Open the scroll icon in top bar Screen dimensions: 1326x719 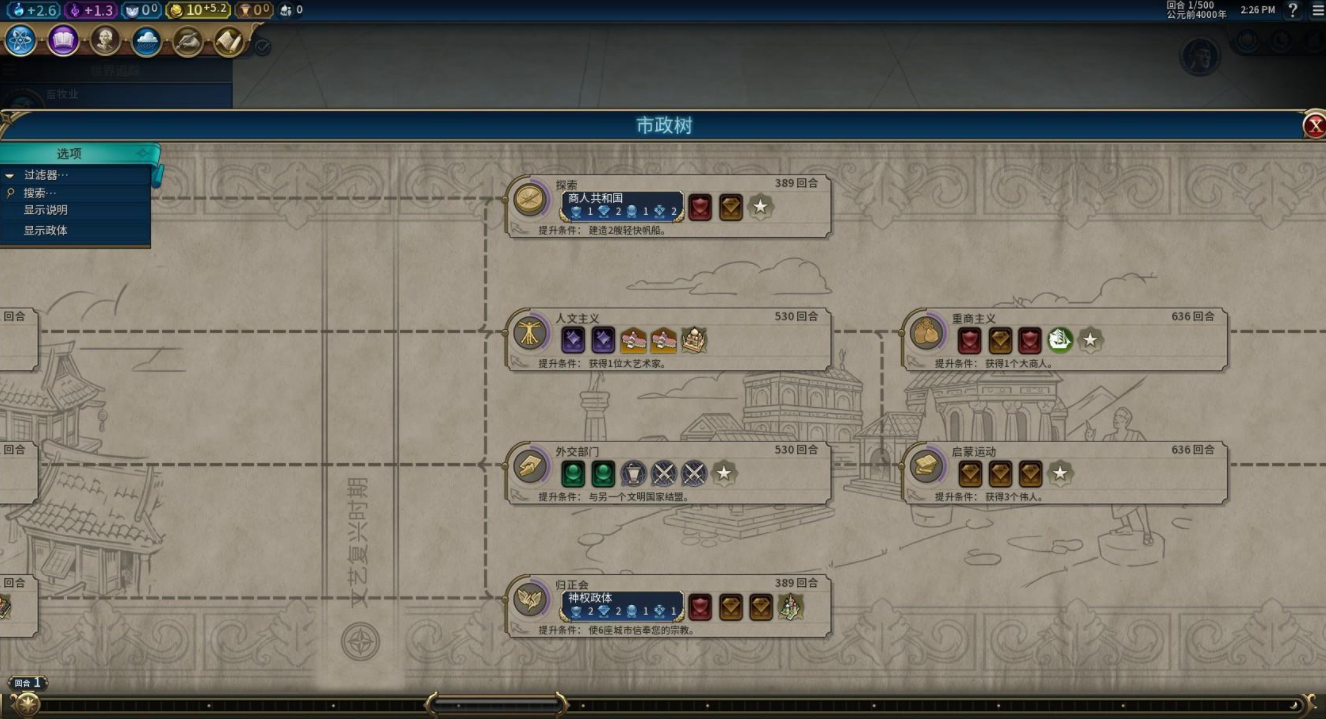(229, 40)
